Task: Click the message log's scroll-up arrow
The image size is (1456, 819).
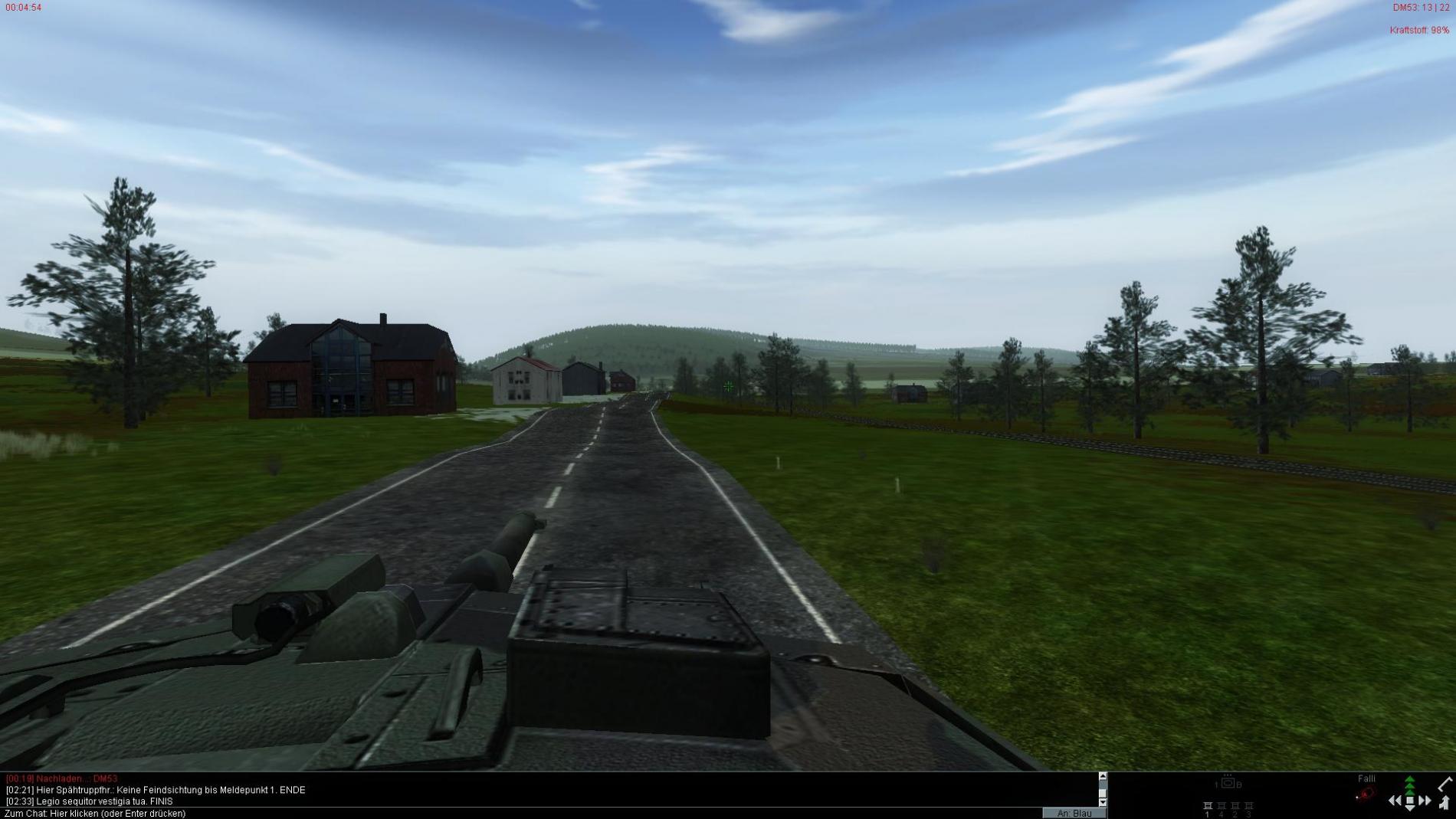Action: coord(1103,777)
